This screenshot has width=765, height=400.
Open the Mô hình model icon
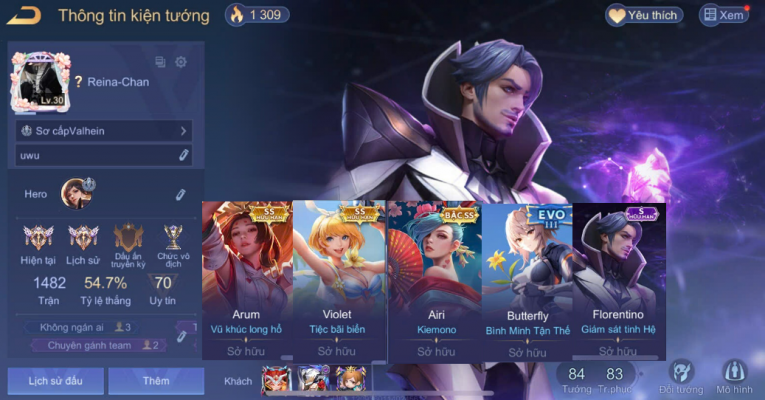pos(733,378)
